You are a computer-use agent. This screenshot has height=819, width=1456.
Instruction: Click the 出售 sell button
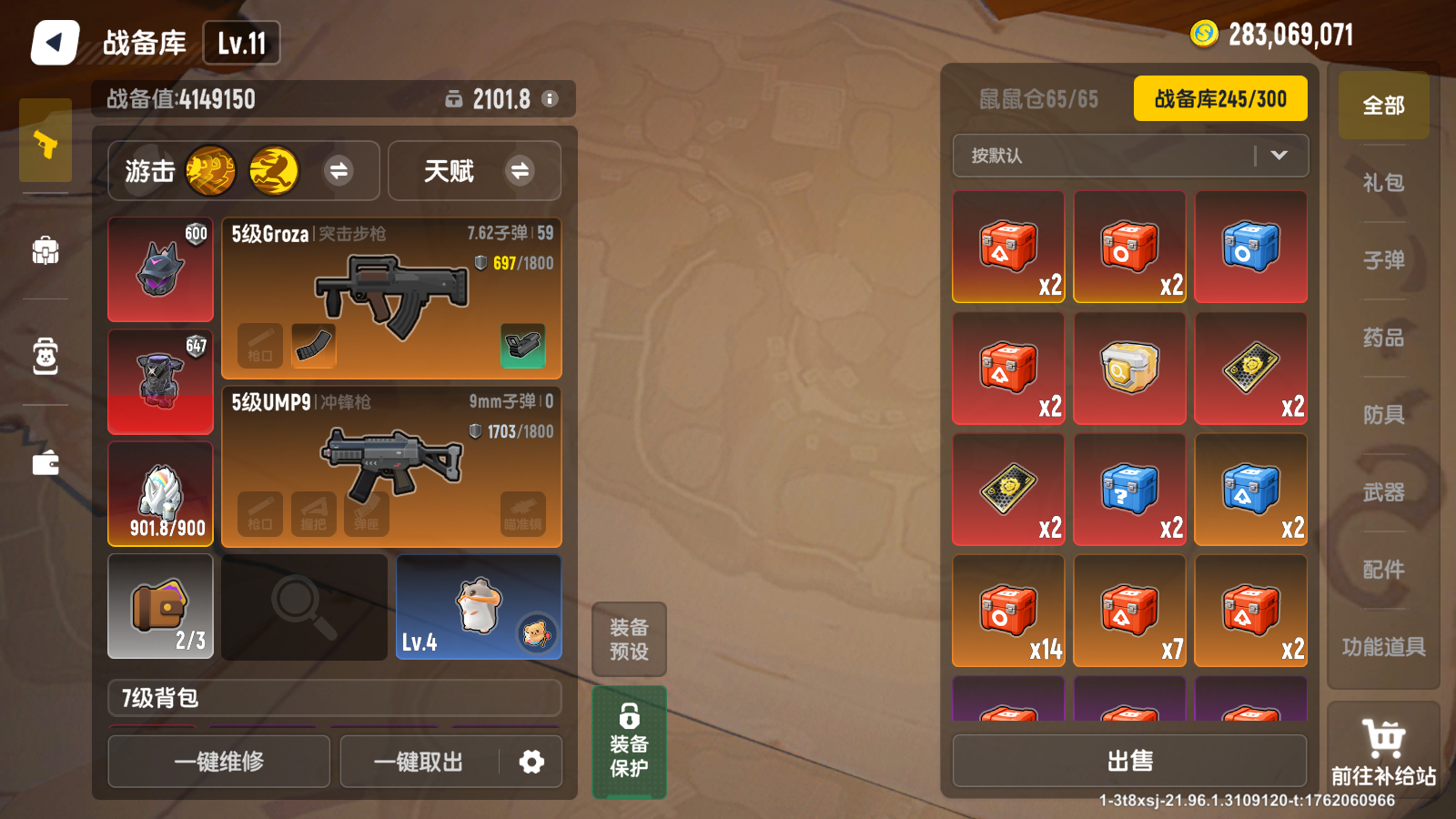pos(1130,760)
